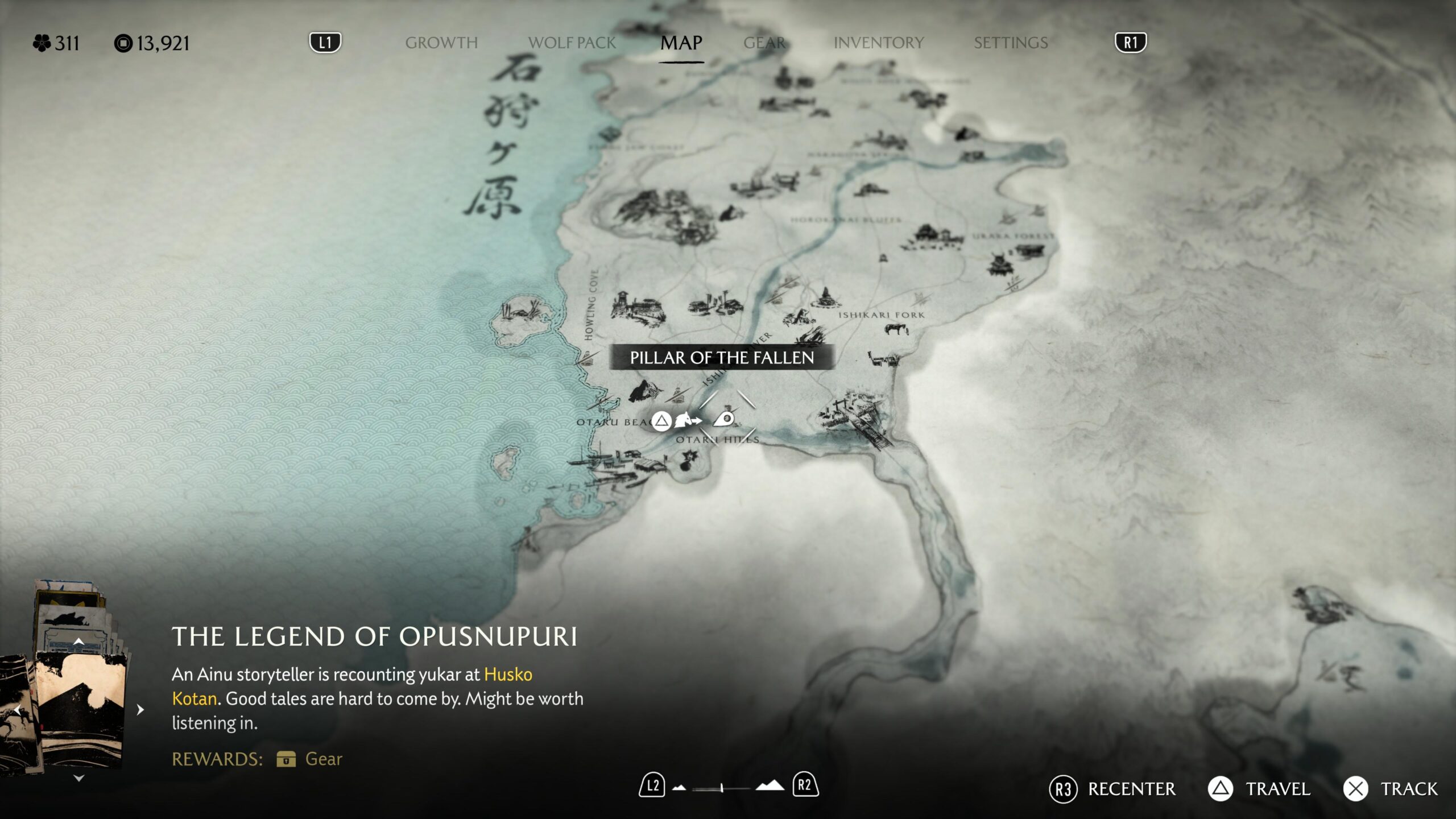Switch to the Growth tab

(441, 43)
